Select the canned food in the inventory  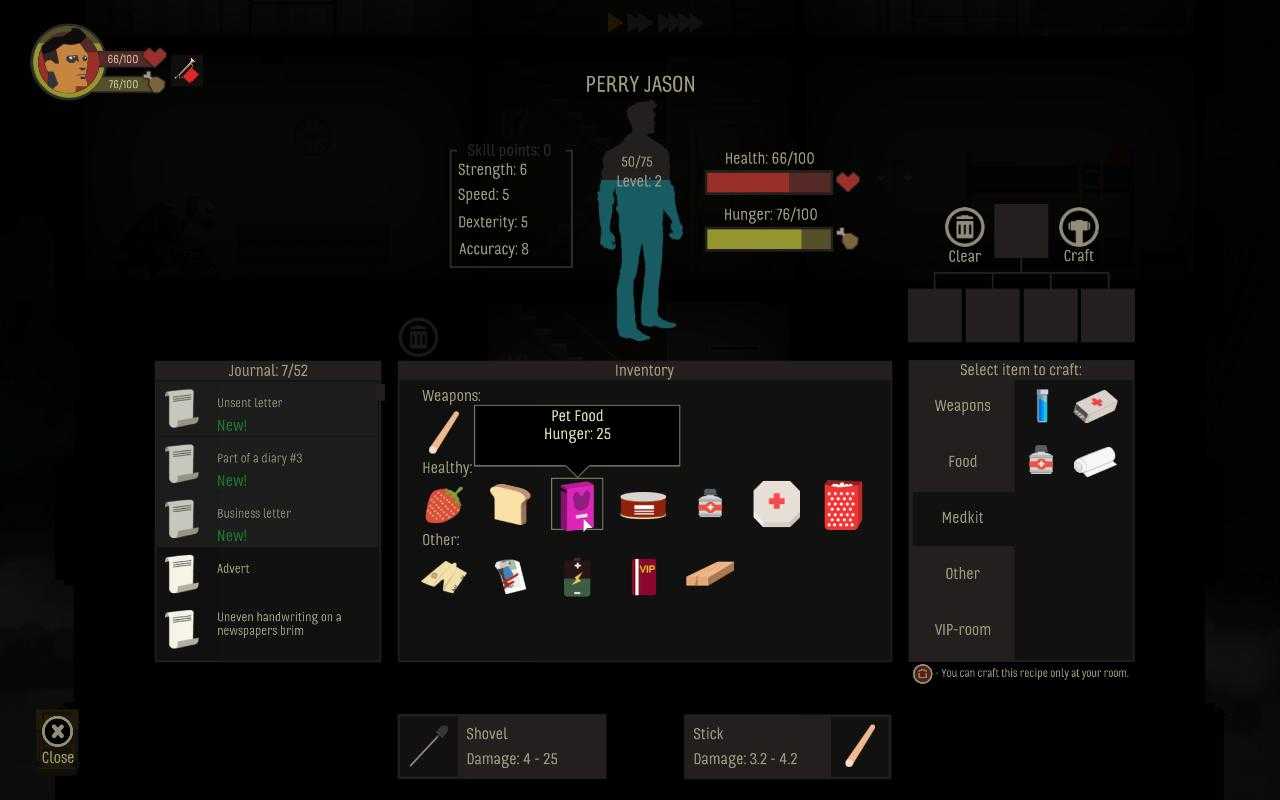(x=643, y=504)
